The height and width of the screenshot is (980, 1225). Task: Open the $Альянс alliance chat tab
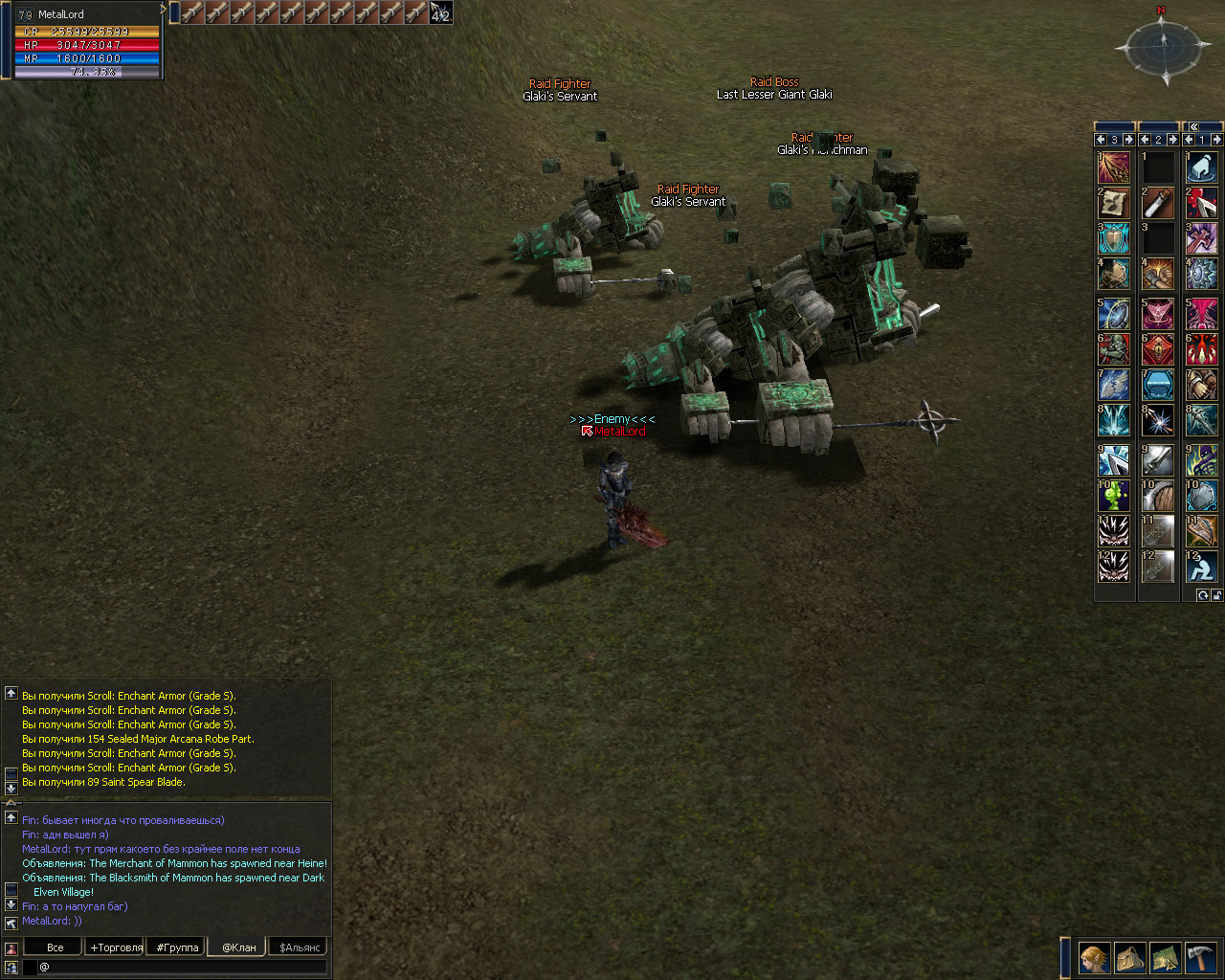[x=300, y=947]
